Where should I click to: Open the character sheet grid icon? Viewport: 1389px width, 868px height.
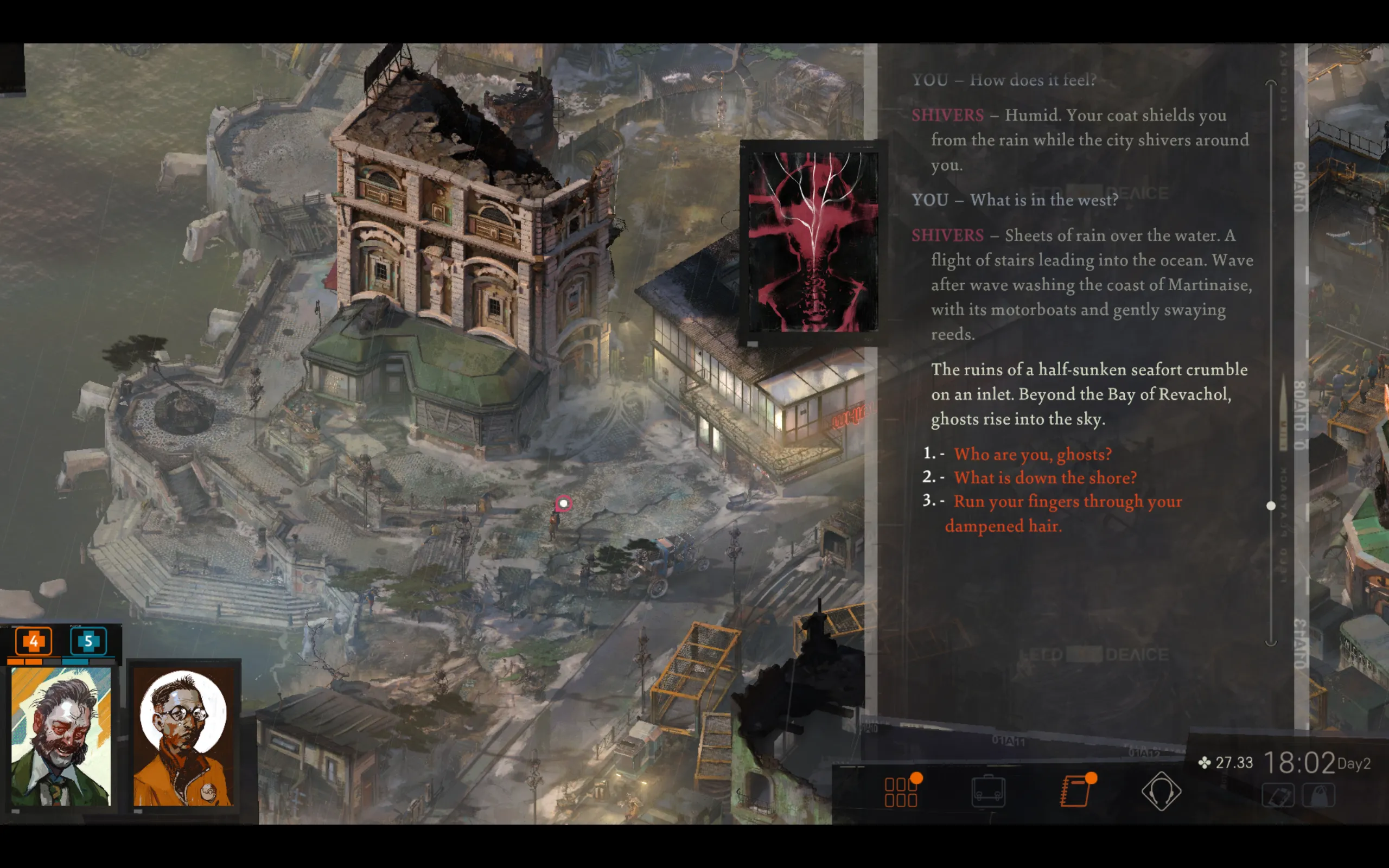901,792
